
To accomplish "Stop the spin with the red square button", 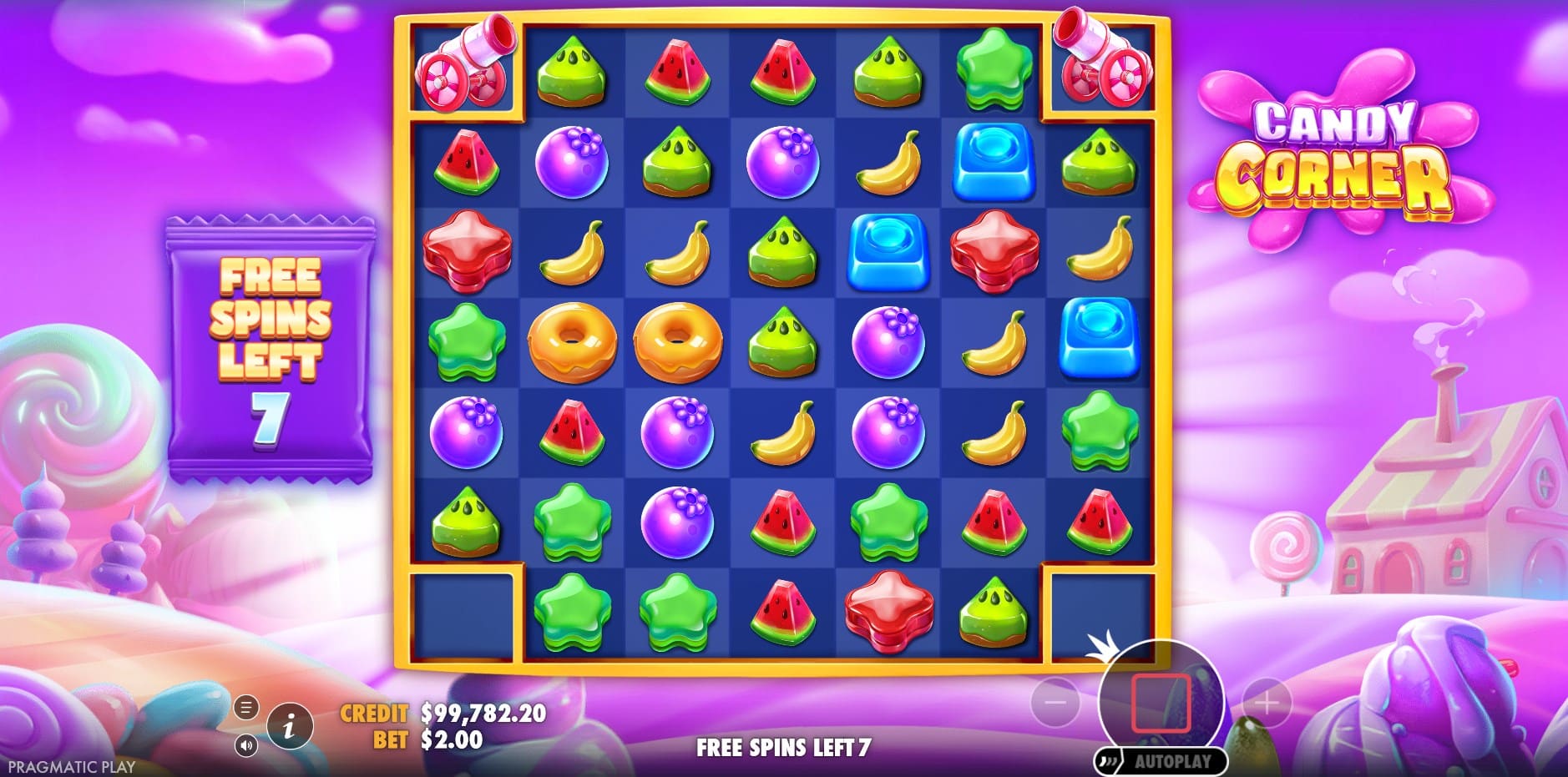I will pyautogui.click(x=1161, y=703).
